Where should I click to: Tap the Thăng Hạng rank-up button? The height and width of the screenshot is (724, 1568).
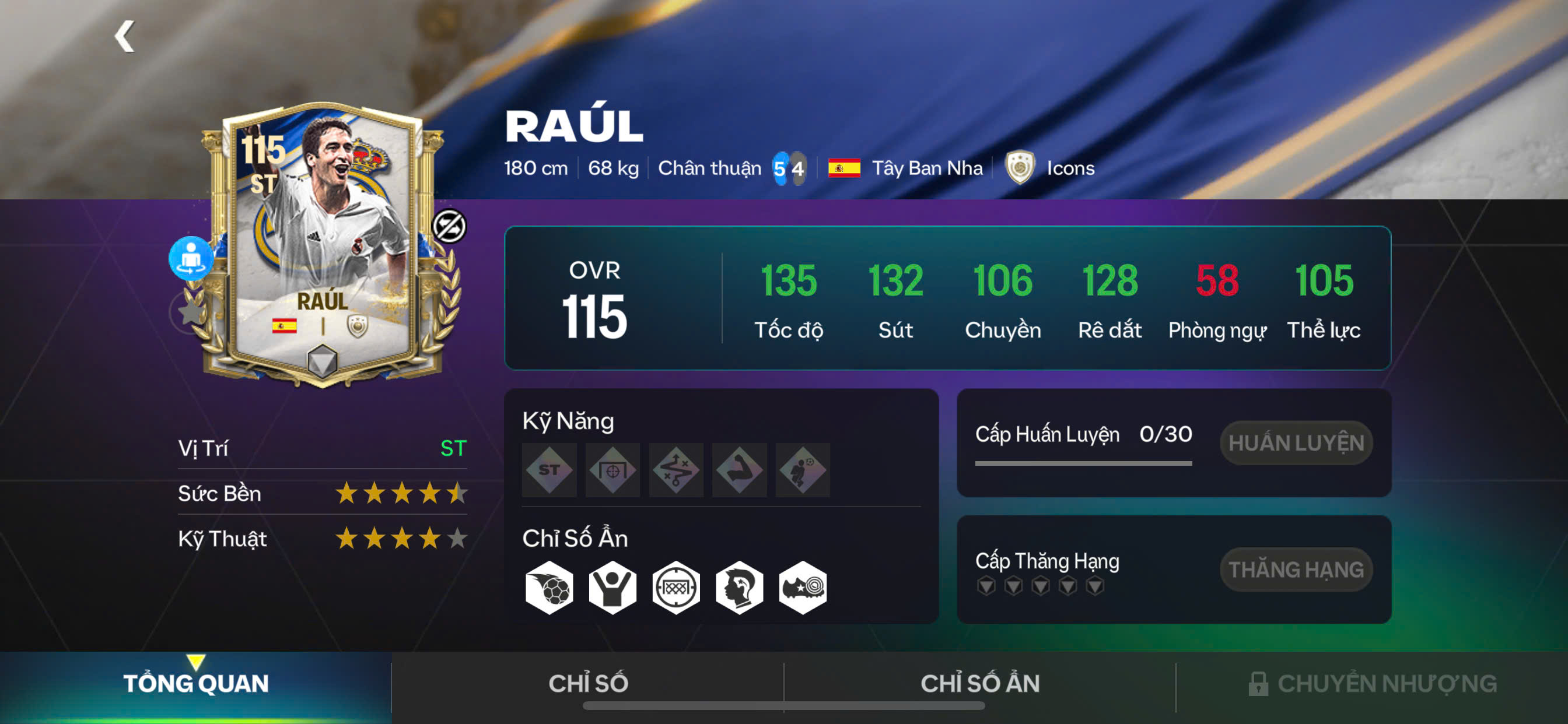click(x=1296, y=570)
